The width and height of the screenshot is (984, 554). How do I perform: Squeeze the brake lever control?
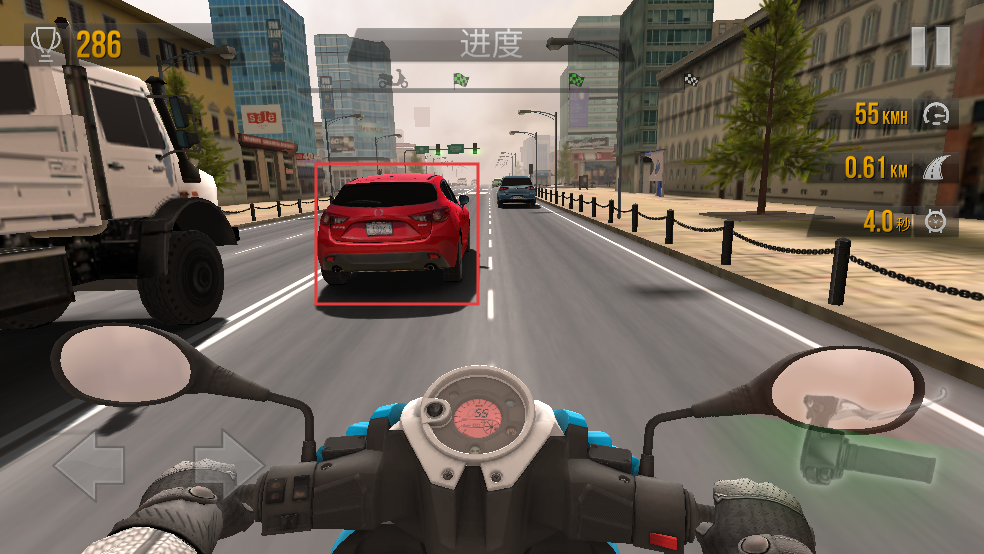866,453
